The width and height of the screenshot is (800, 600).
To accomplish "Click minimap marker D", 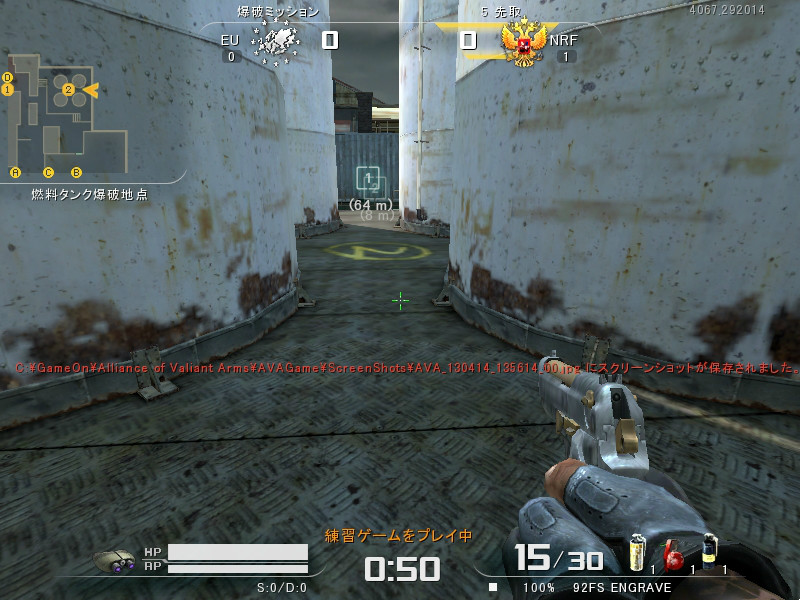I will [7, 77].
